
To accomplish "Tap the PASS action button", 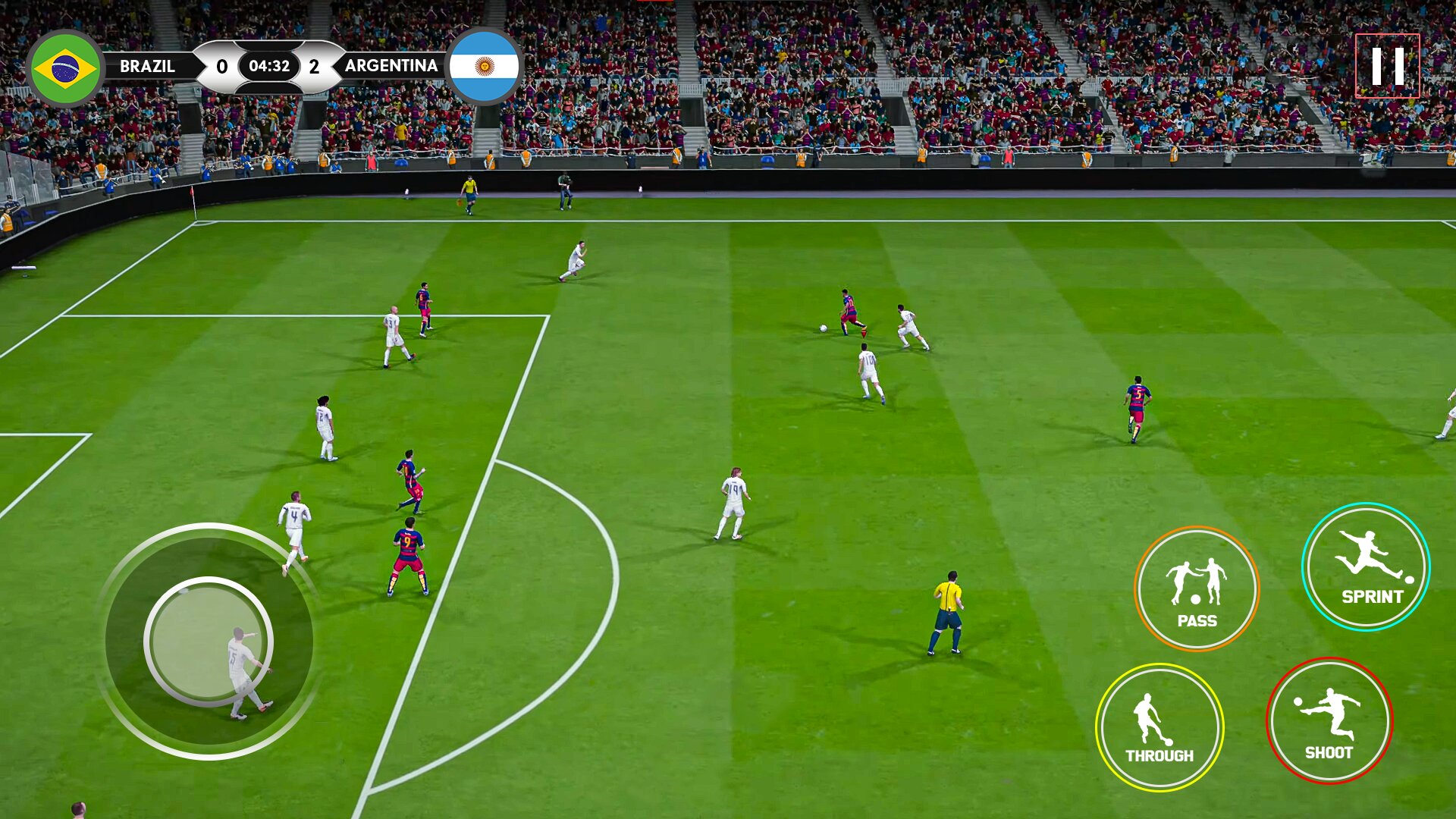I will point(1197,588).
